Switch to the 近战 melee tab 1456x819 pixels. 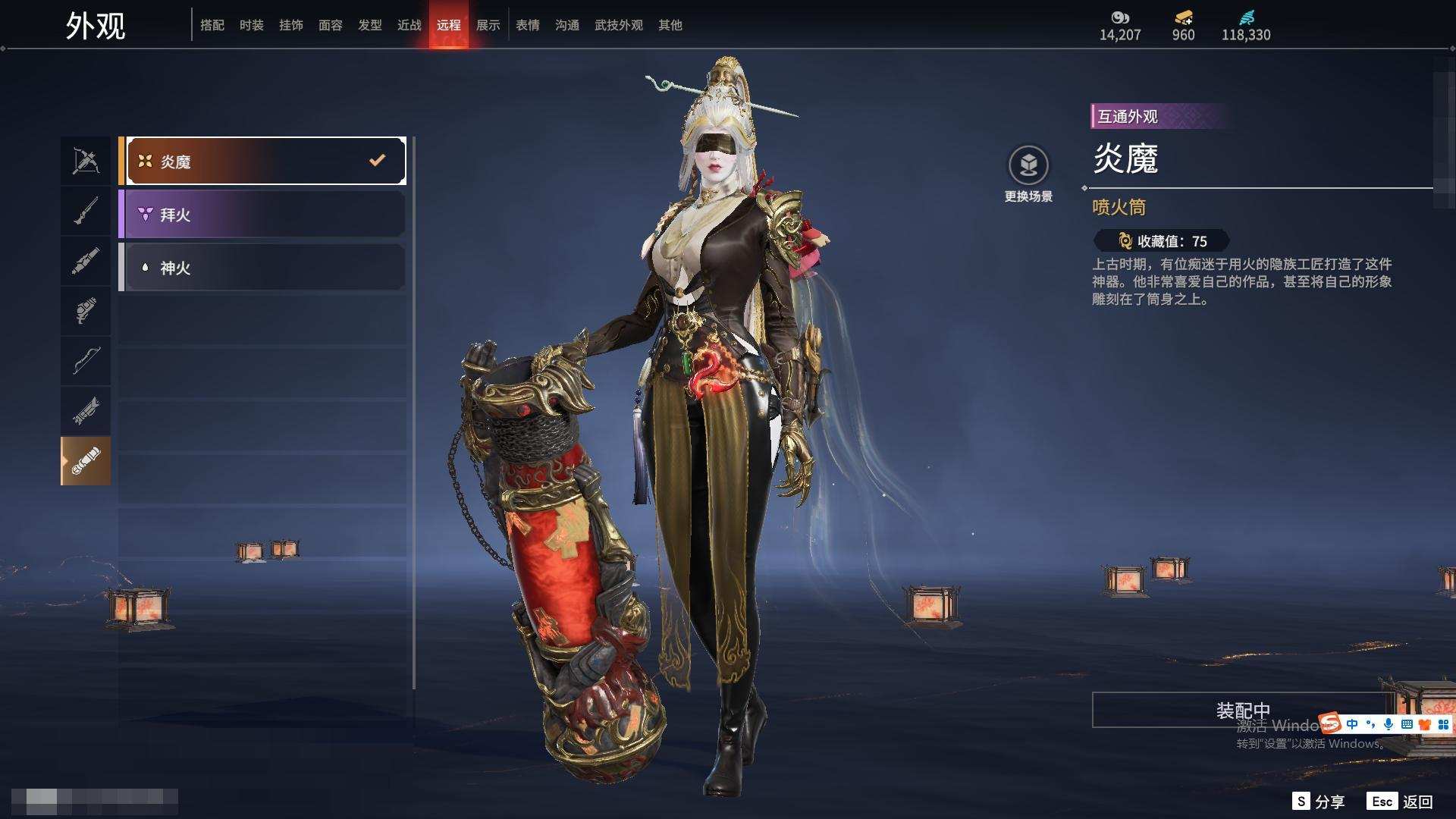tap(409, 25)
